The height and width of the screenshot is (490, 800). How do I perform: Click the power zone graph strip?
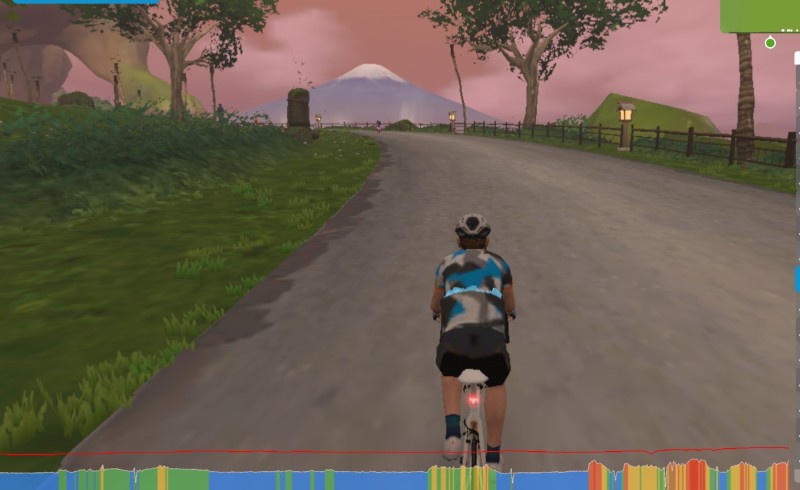point(400,478)
